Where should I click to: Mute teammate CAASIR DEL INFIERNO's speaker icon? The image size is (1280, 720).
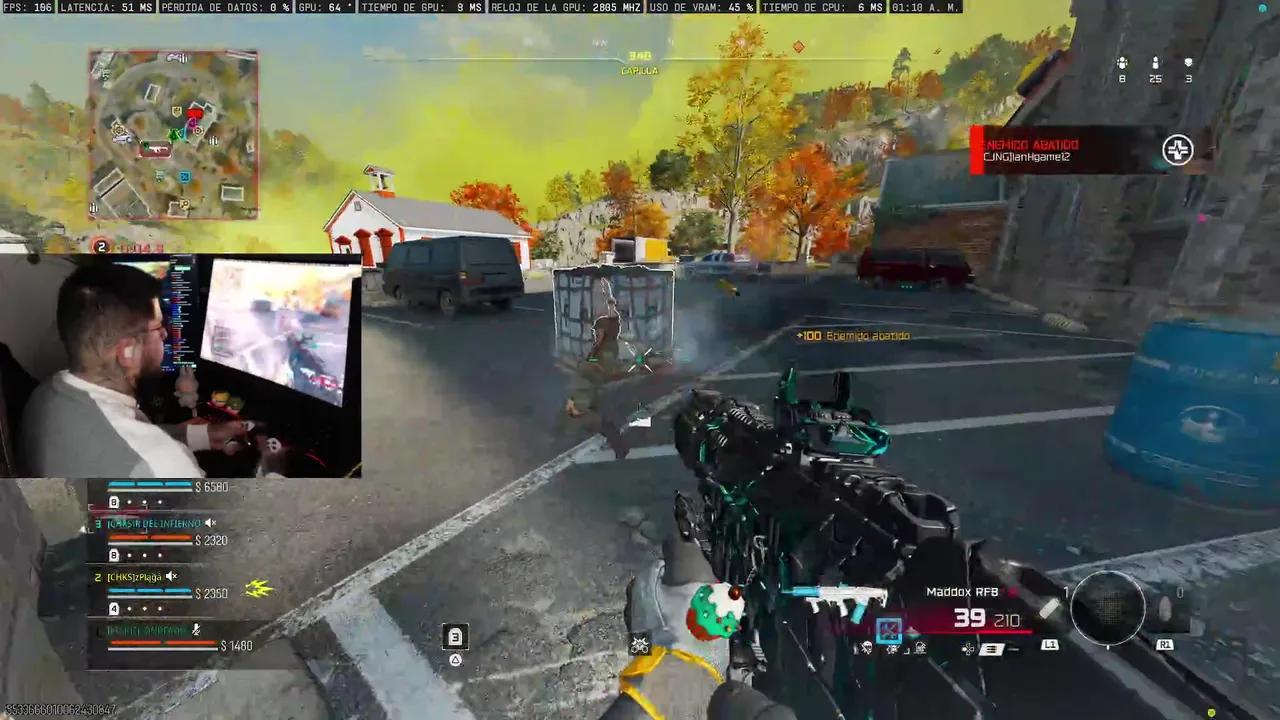pyautogui.click(x=209, y=522)
